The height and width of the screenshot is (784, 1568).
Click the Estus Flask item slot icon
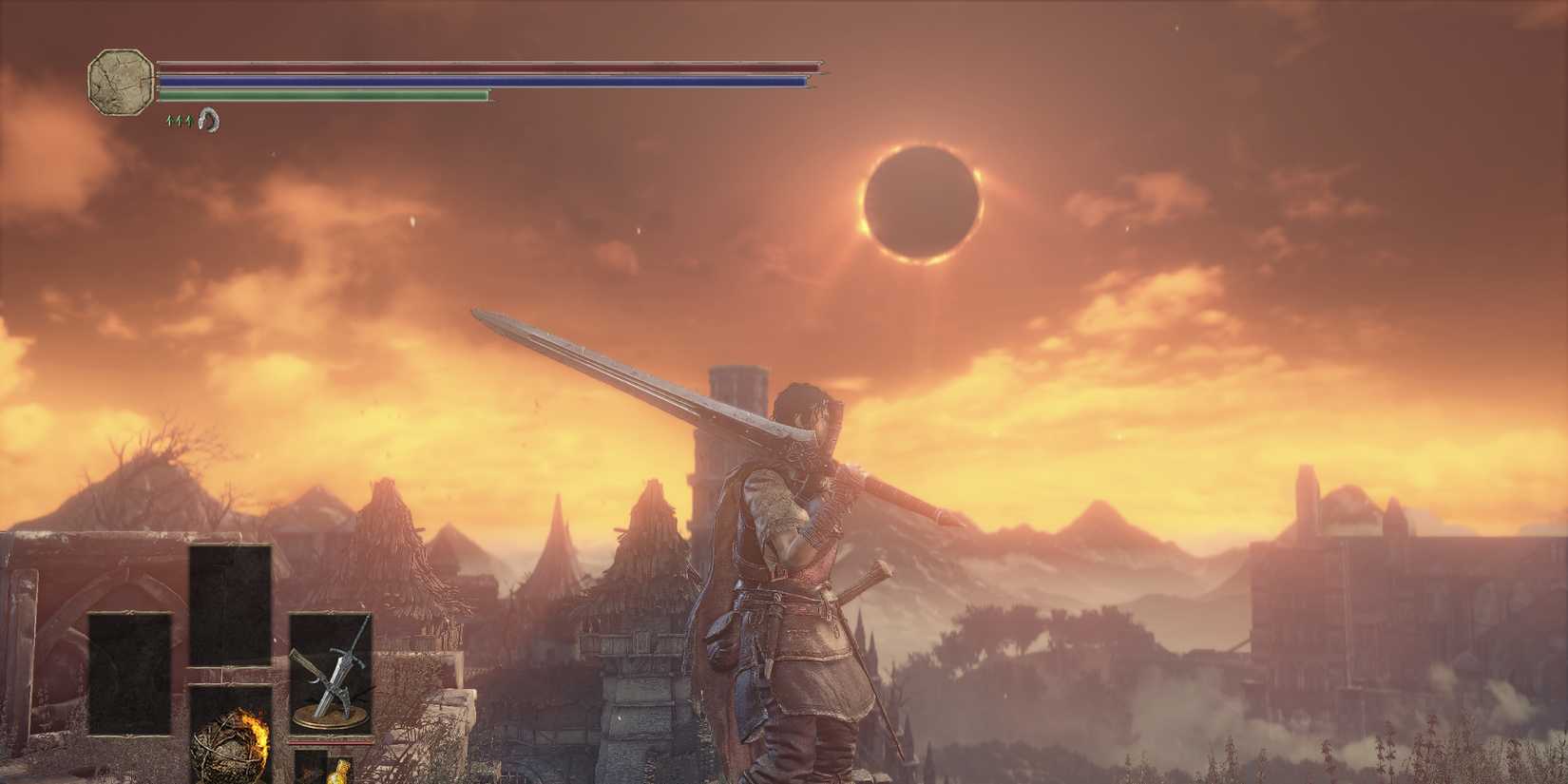tap(340, 772)
